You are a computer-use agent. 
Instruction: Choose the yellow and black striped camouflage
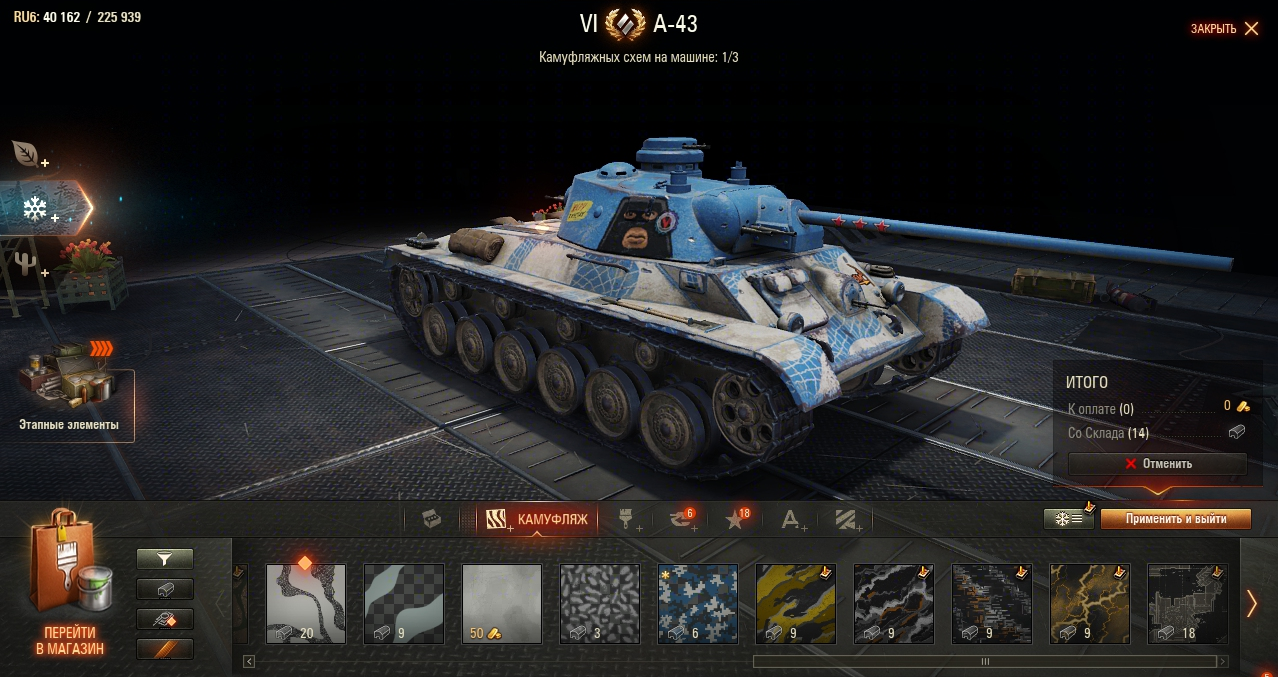pos(796,603)
